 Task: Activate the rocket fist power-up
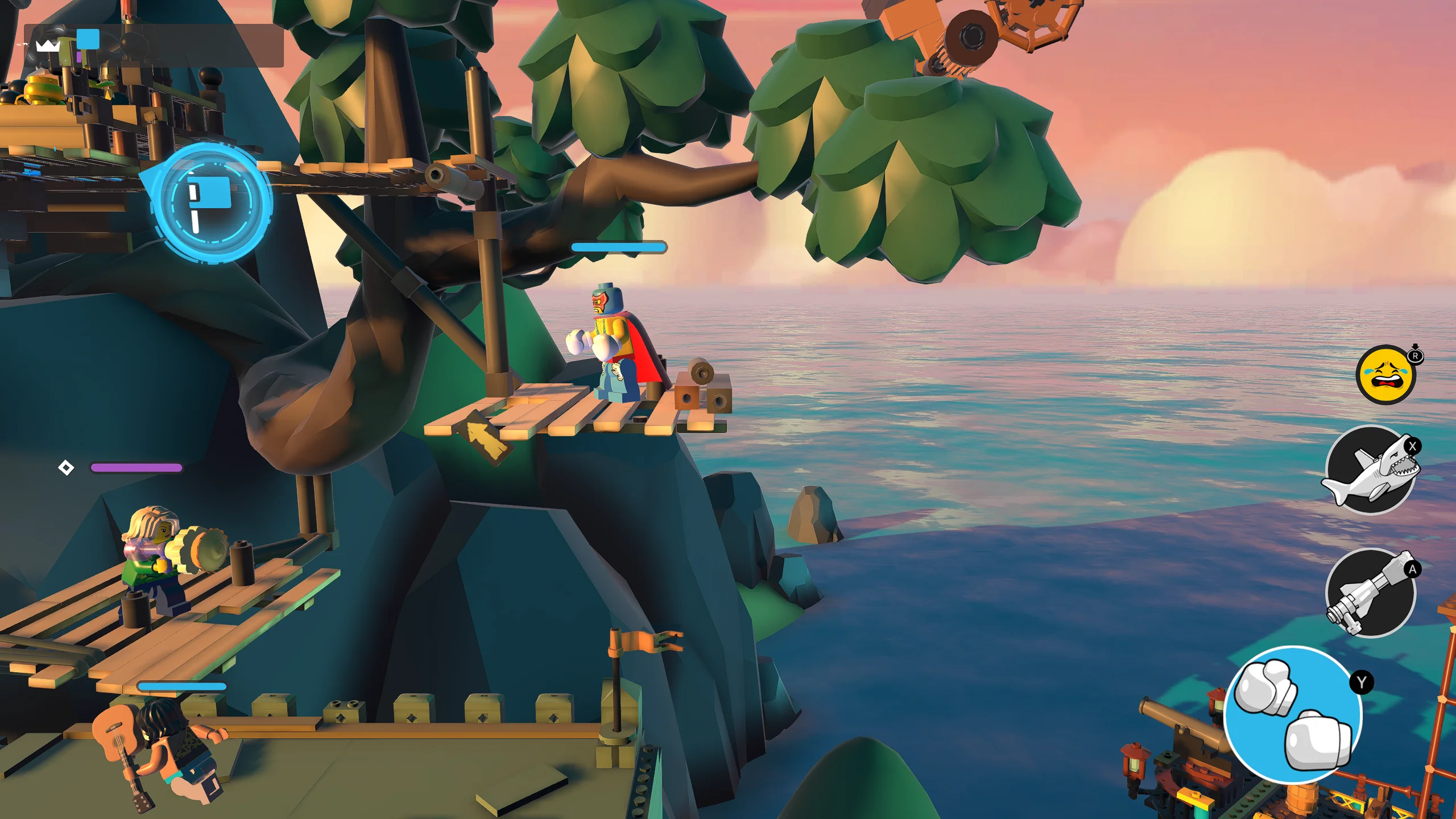pyautogui.click(x=1371, y=593)
